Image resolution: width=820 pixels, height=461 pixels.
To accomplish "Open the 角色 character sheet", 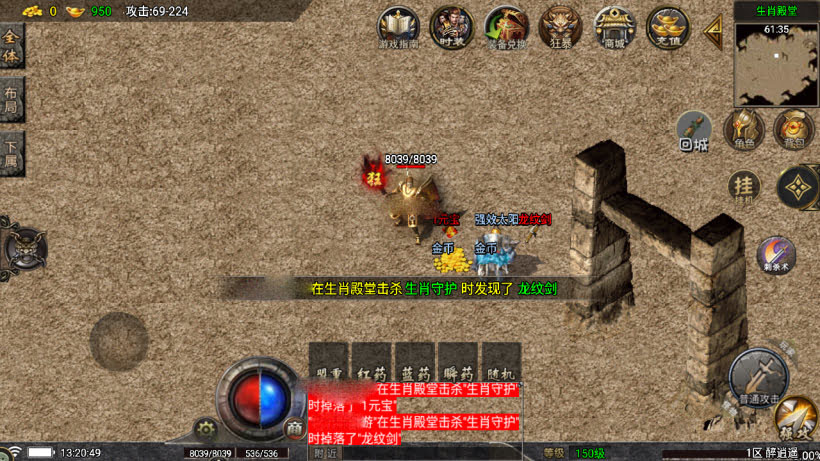I will (743, 129).
